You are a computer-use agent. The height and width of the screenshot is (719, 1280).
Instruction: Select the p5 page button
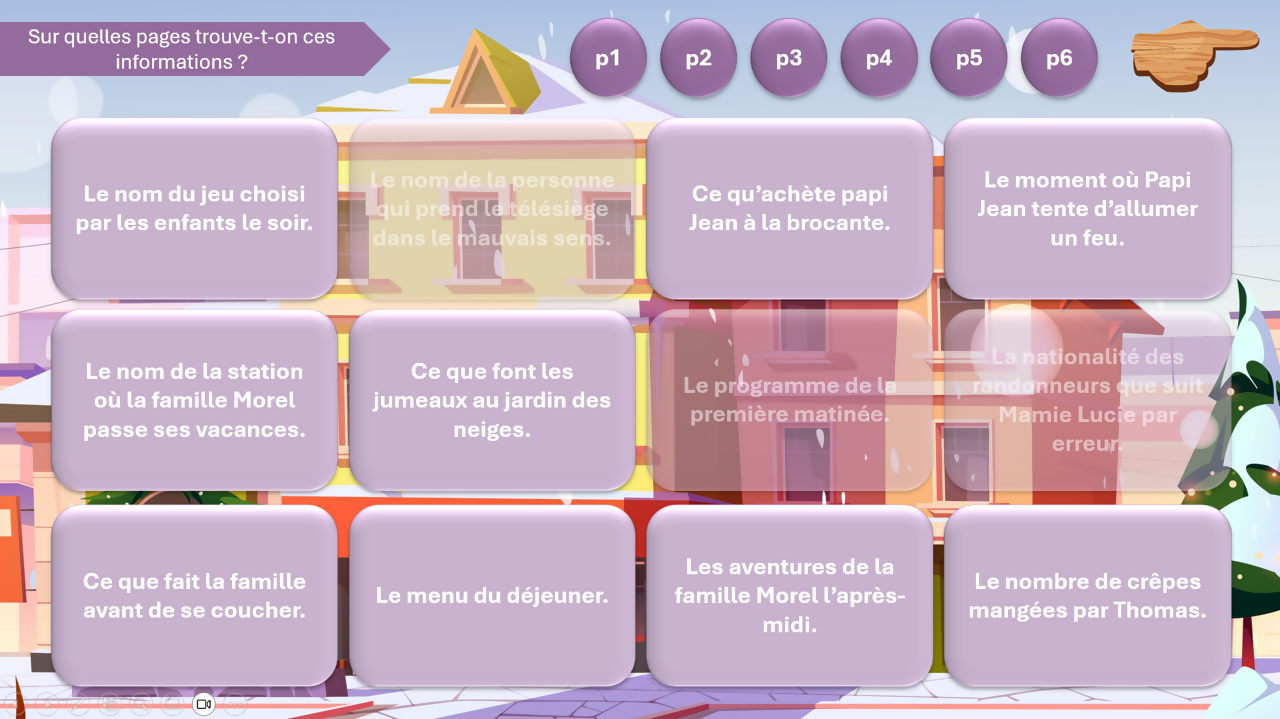click(x=969, y=58)
